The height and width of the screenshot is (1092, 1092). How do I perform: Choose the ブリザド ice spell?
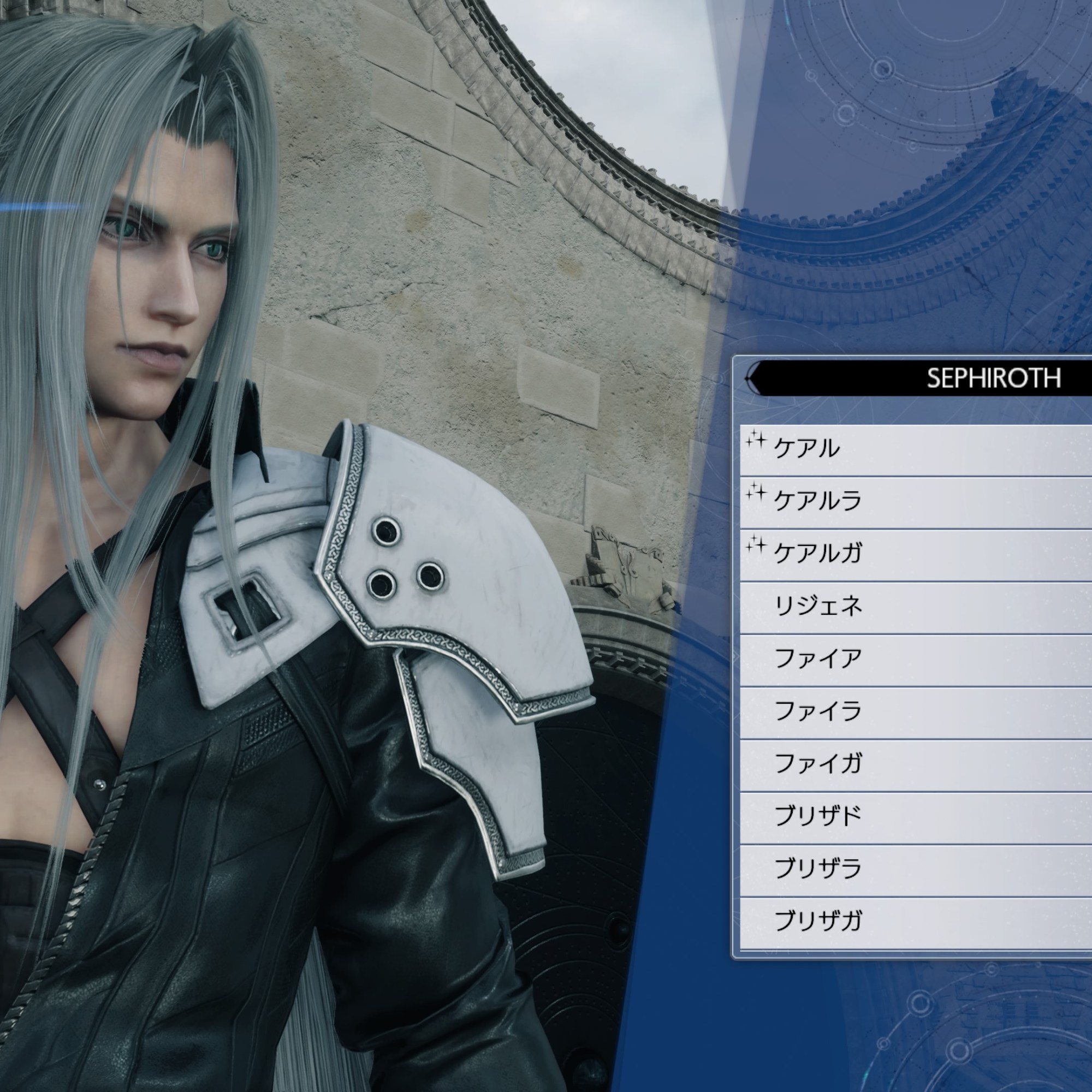[x=916, y=816]
